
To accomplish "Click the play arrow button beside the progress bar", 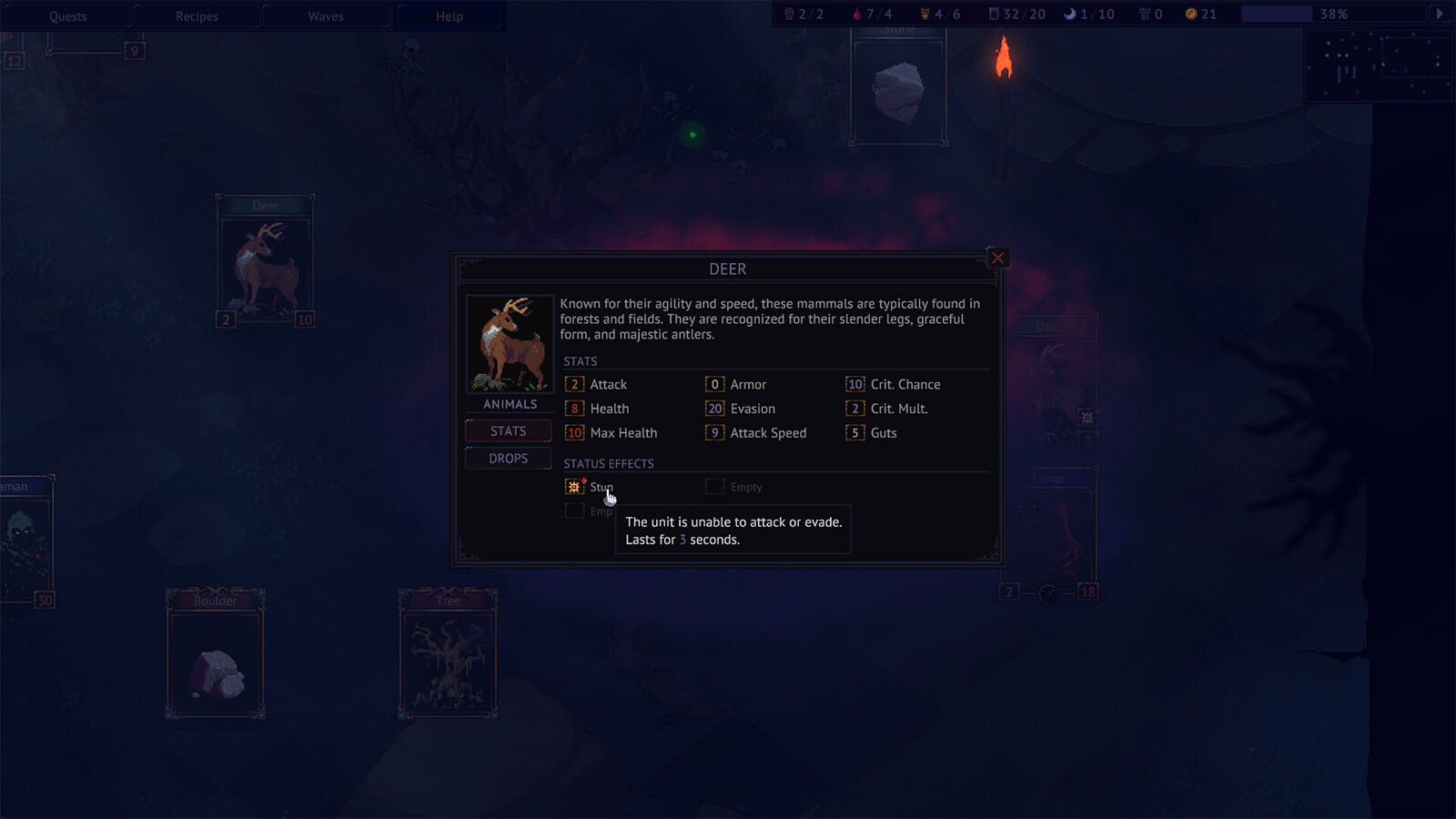I will tap(1440, 14).
